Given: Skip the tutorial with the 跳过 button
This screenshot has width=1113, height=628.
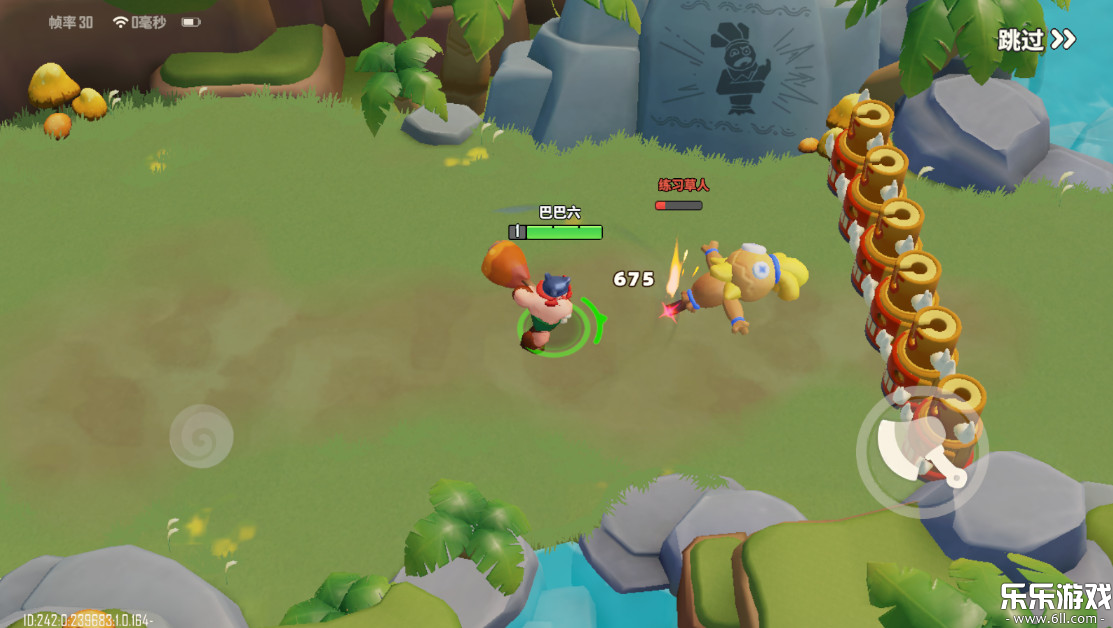Looking at the screenshot, I should [x=1036, y=40].
